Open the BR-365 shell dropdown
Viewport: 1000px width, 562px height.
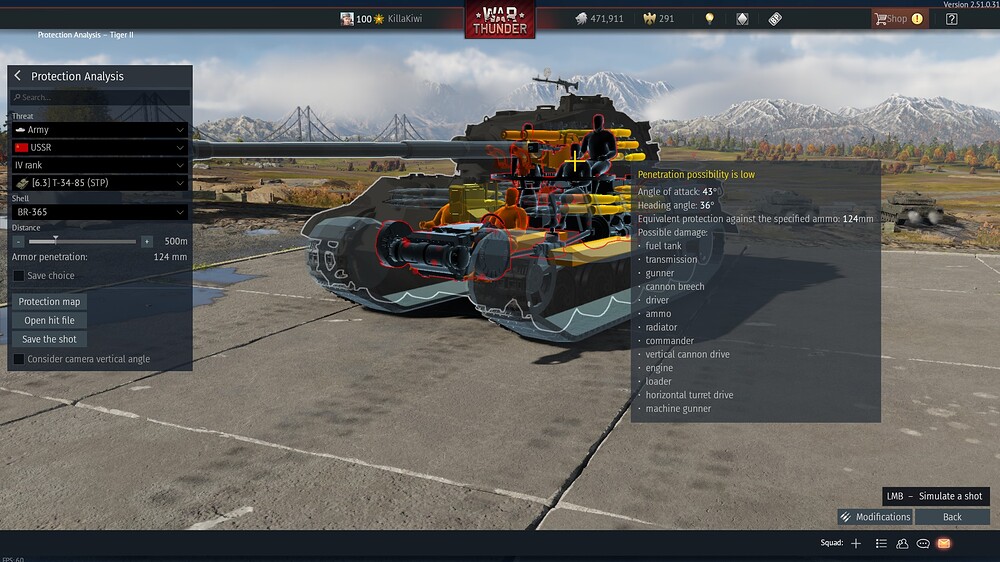tap(100, 212)
